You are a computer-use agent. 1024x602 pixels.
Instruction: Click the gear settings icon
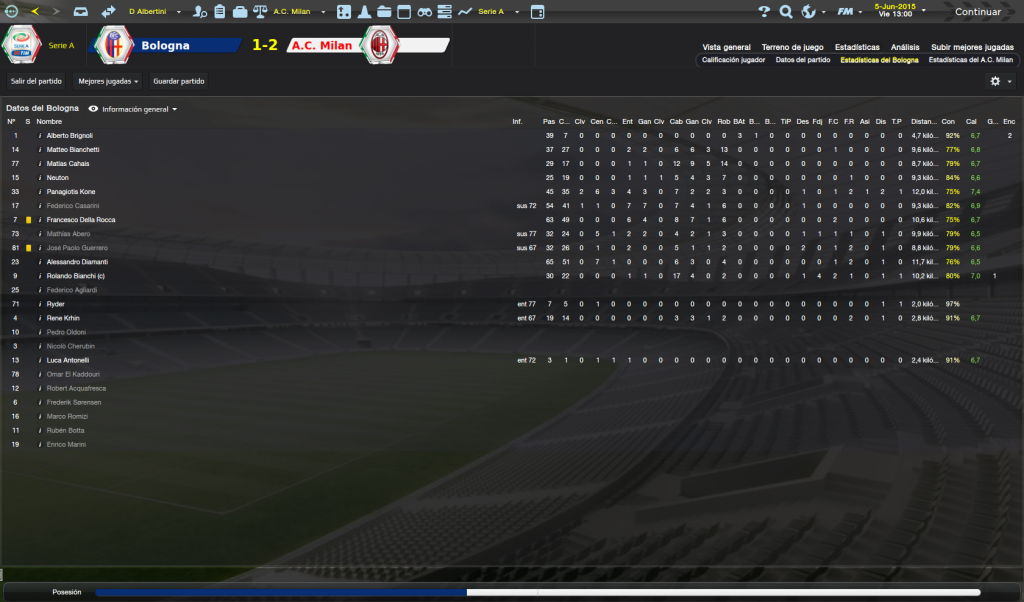pyautogui.click(x=996, y=81)
